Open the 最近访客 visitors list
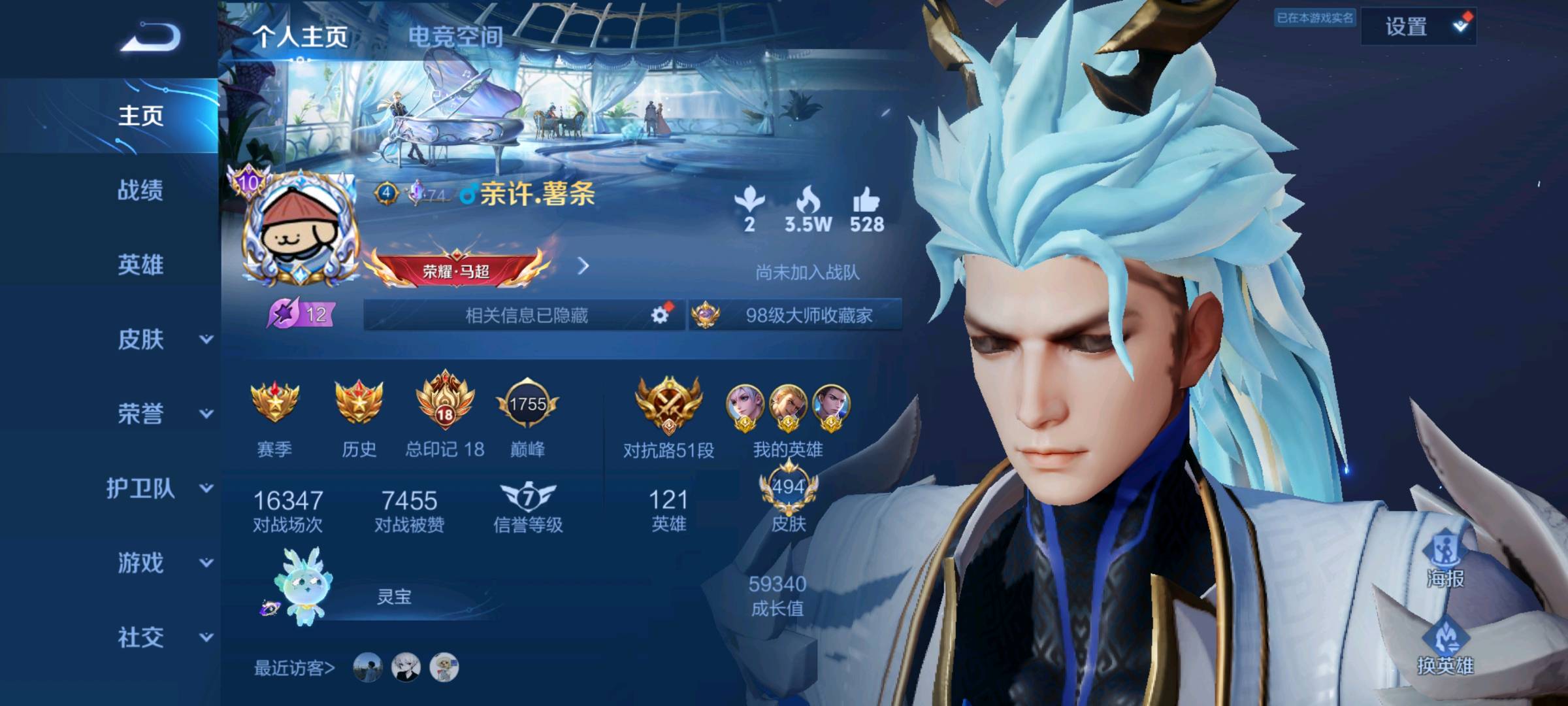 click(x=294, y=667)
